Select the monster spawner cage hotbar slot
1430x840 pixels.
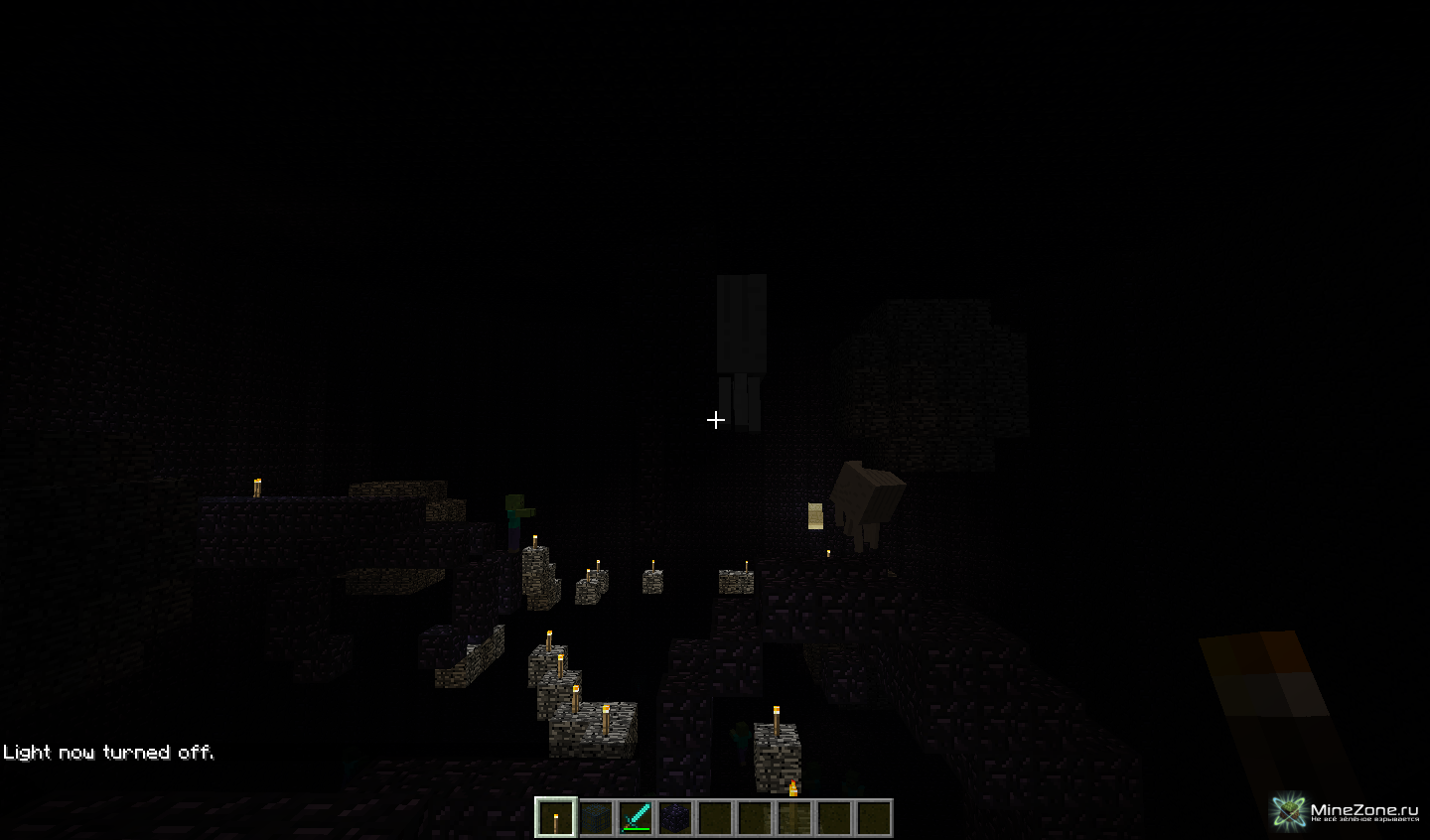coord(596,818)
